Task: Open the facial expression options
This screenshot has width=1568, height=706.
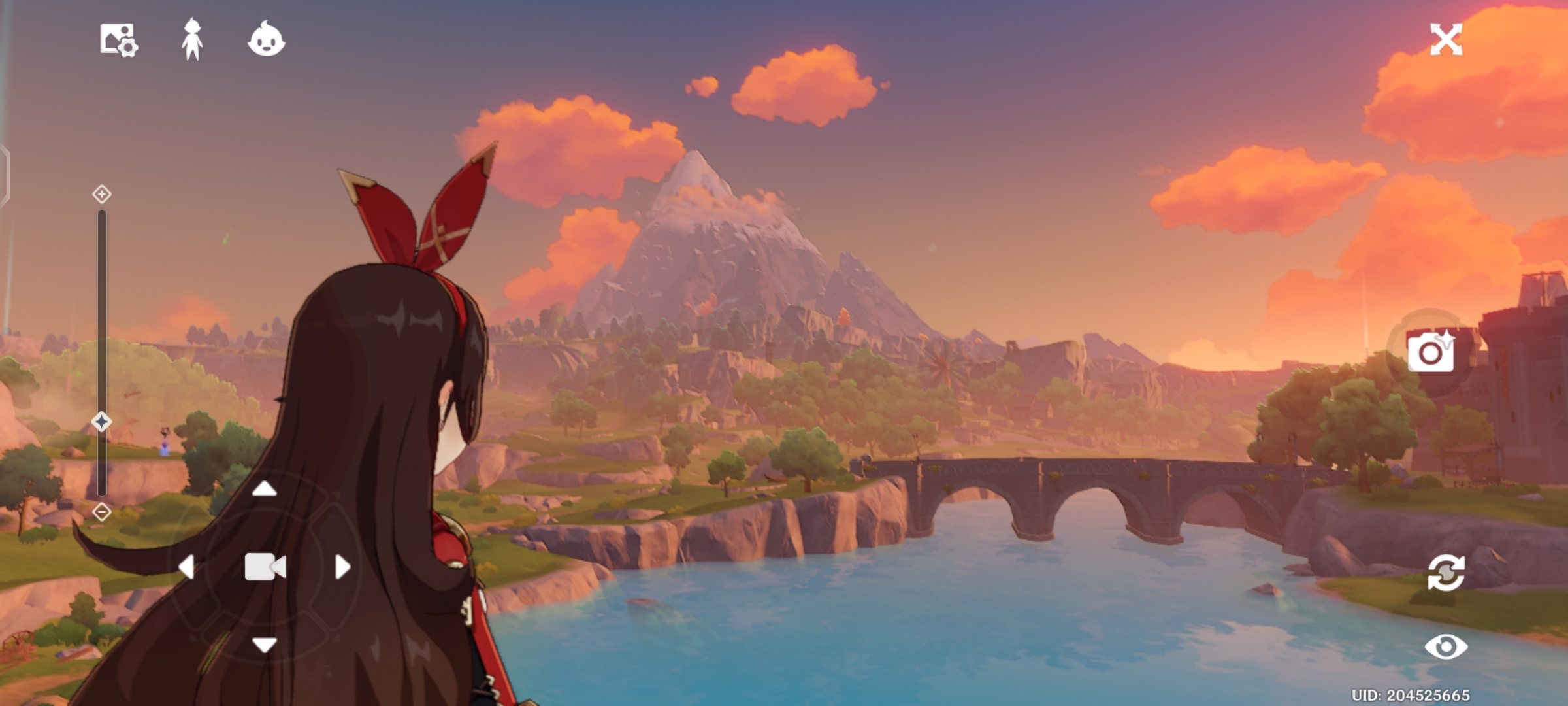Action: point(267,40)
